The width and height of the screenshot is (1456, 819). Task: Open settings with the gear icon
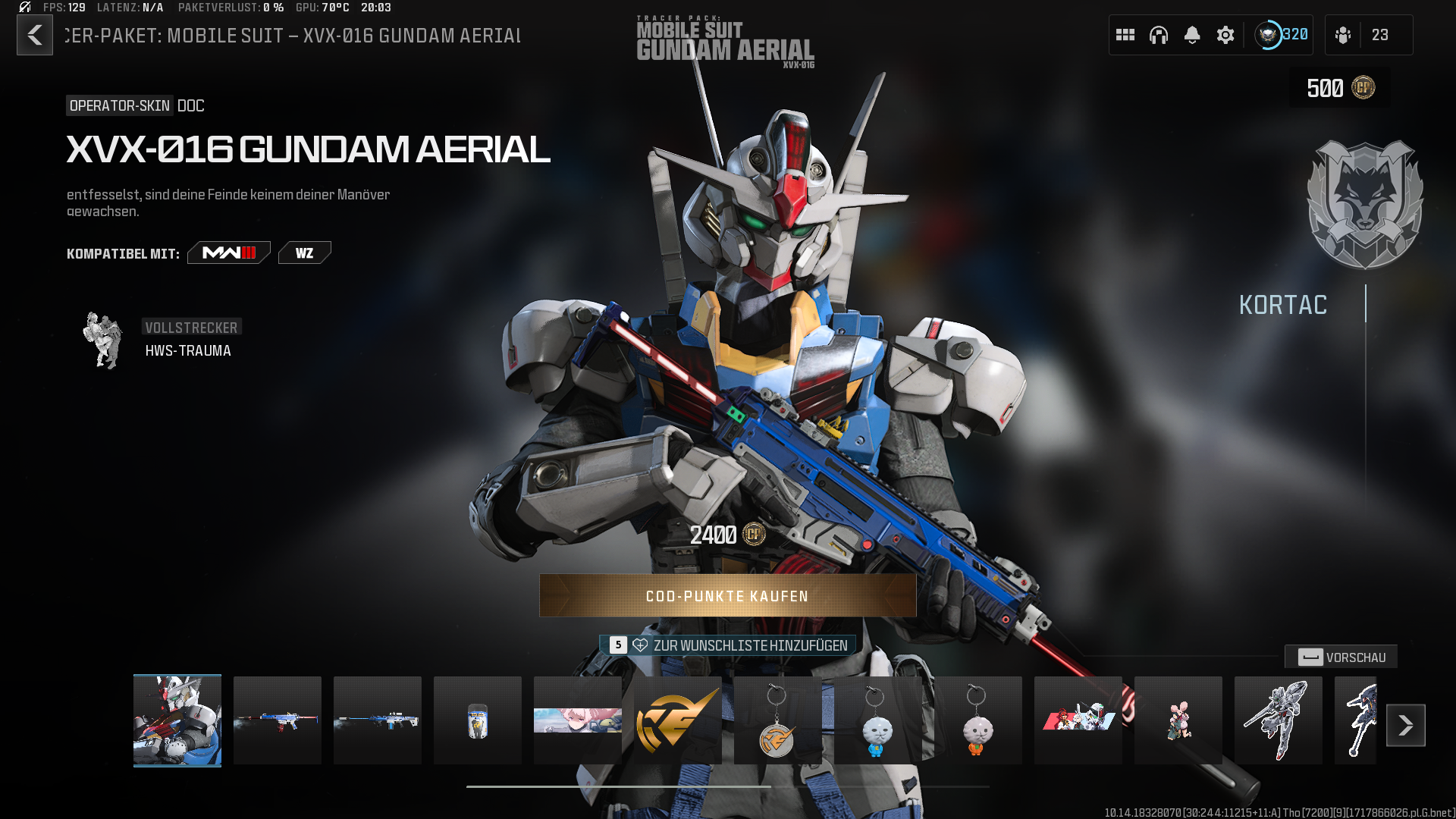[x=1225, y=35]
